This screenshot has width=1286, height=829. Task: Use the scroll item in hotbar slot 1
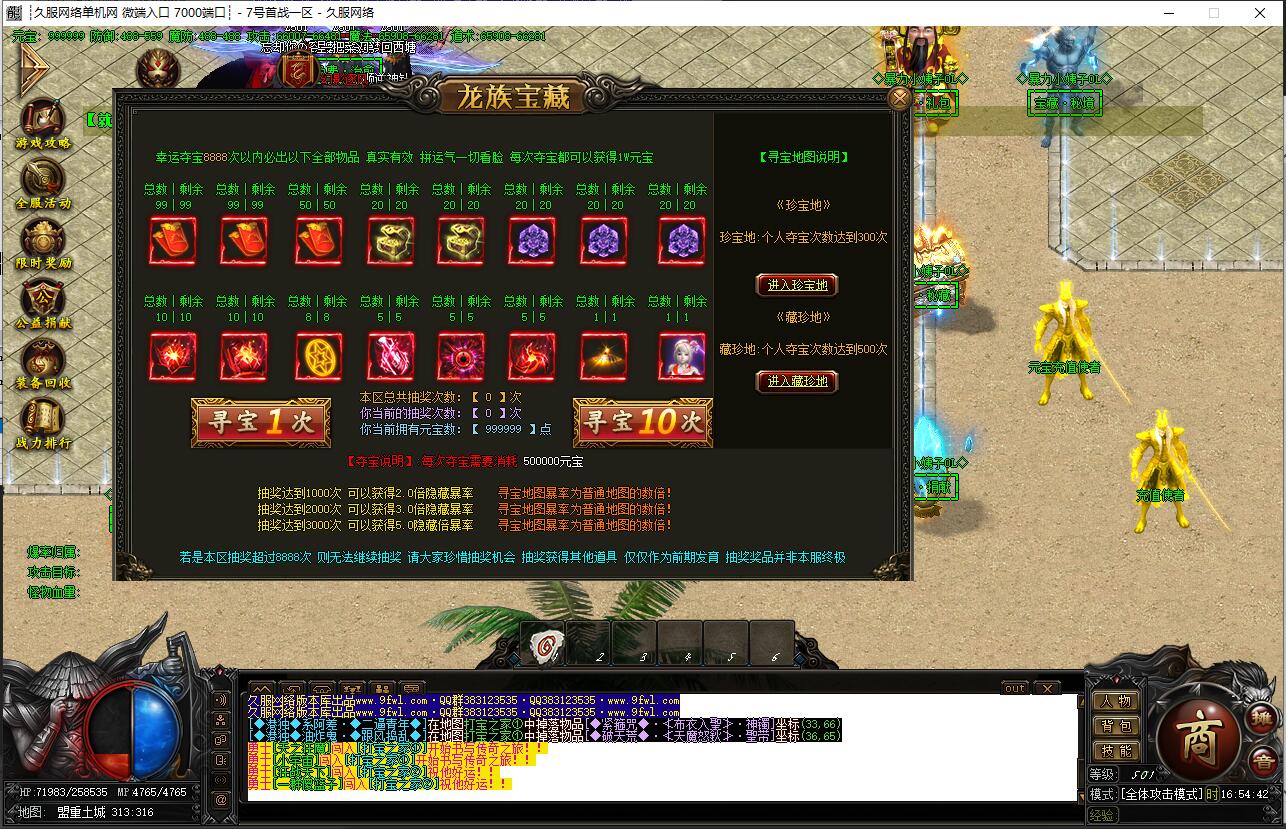pos(542,643)
